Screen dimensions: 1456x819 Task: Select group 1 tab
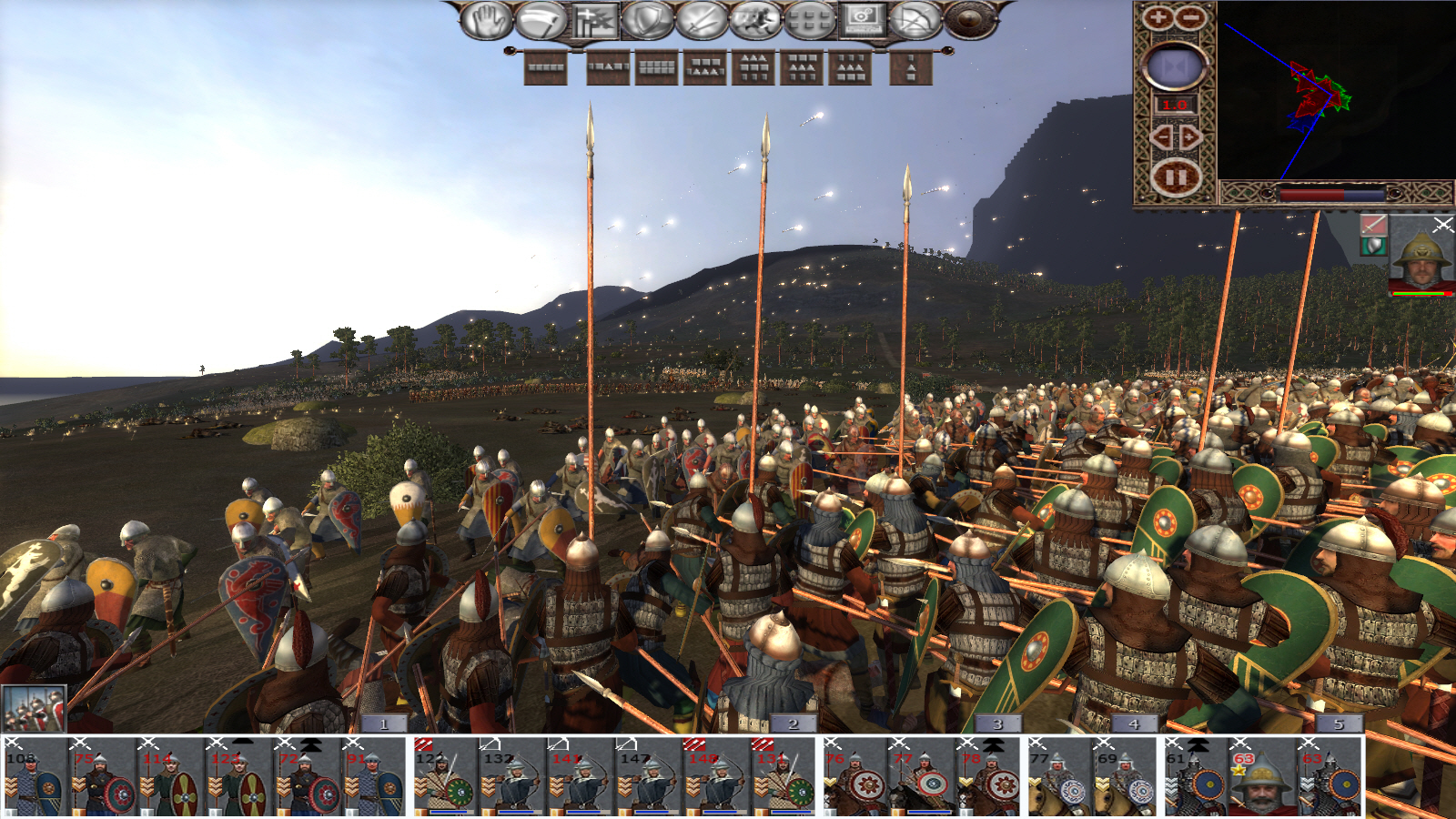(383, 723)
